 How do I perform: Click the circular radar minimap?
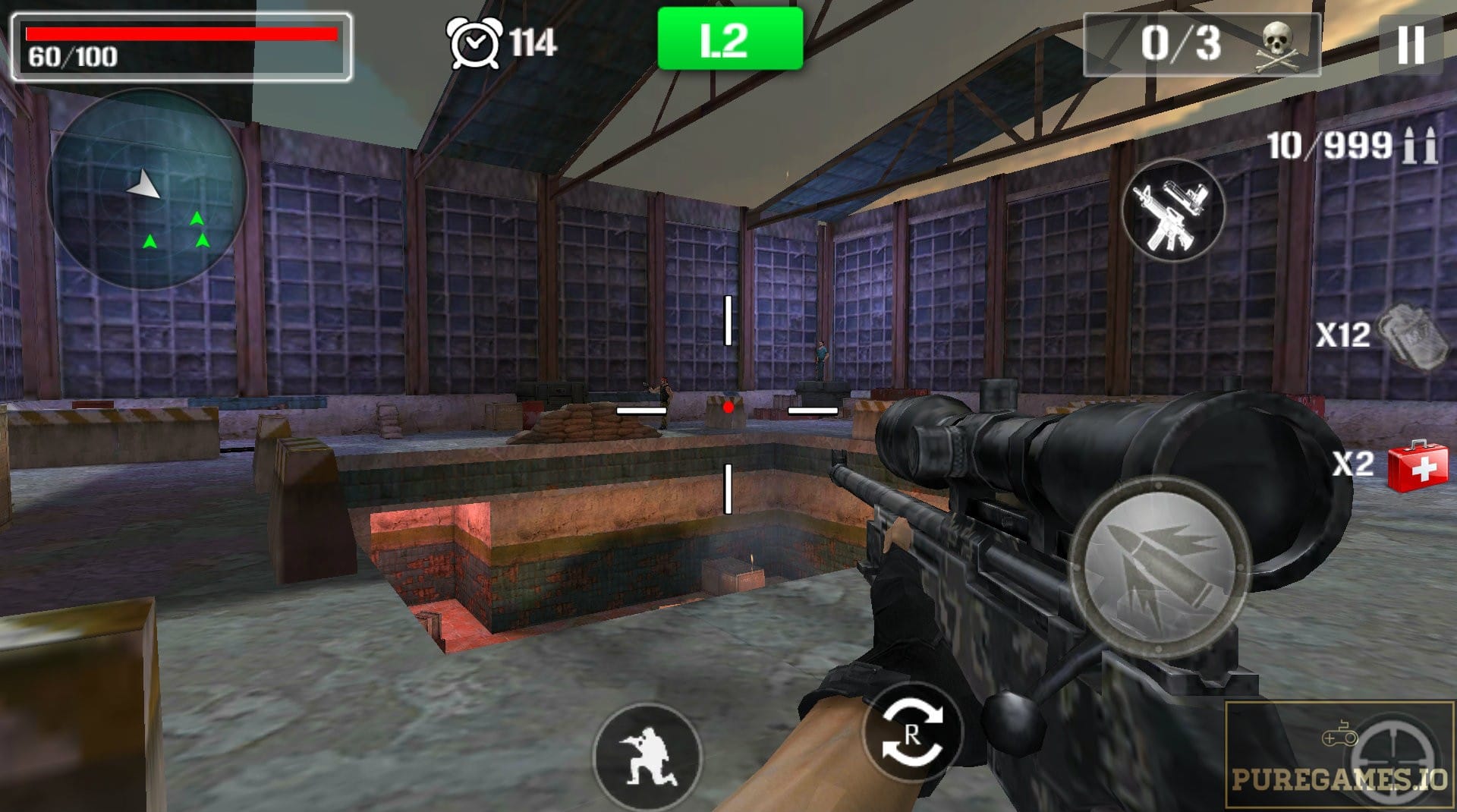pyautogui.click(x=147, y=190)
